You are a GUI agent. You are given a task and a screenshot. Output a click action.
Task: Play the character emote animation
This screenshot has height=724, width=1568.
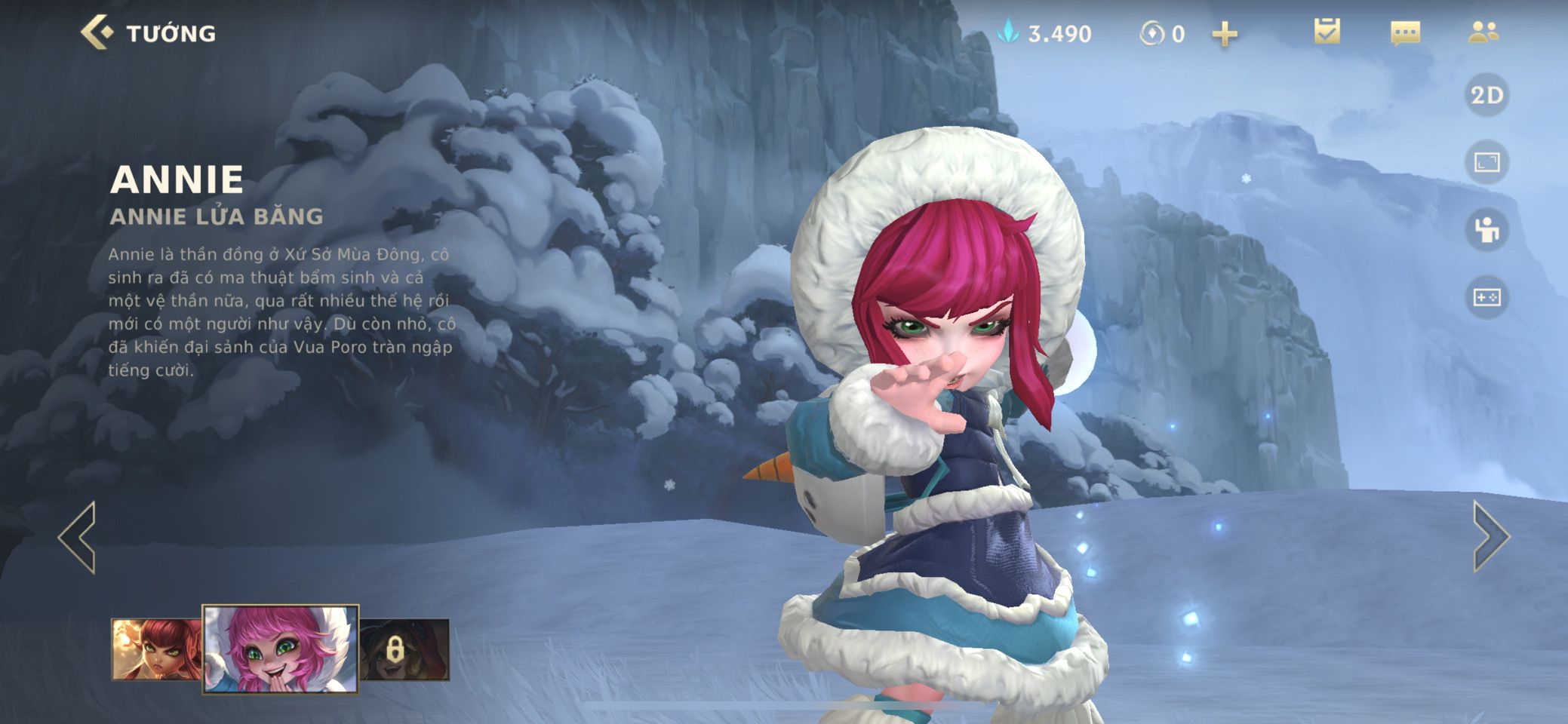pyautogui.click(x=1487, y=230)
